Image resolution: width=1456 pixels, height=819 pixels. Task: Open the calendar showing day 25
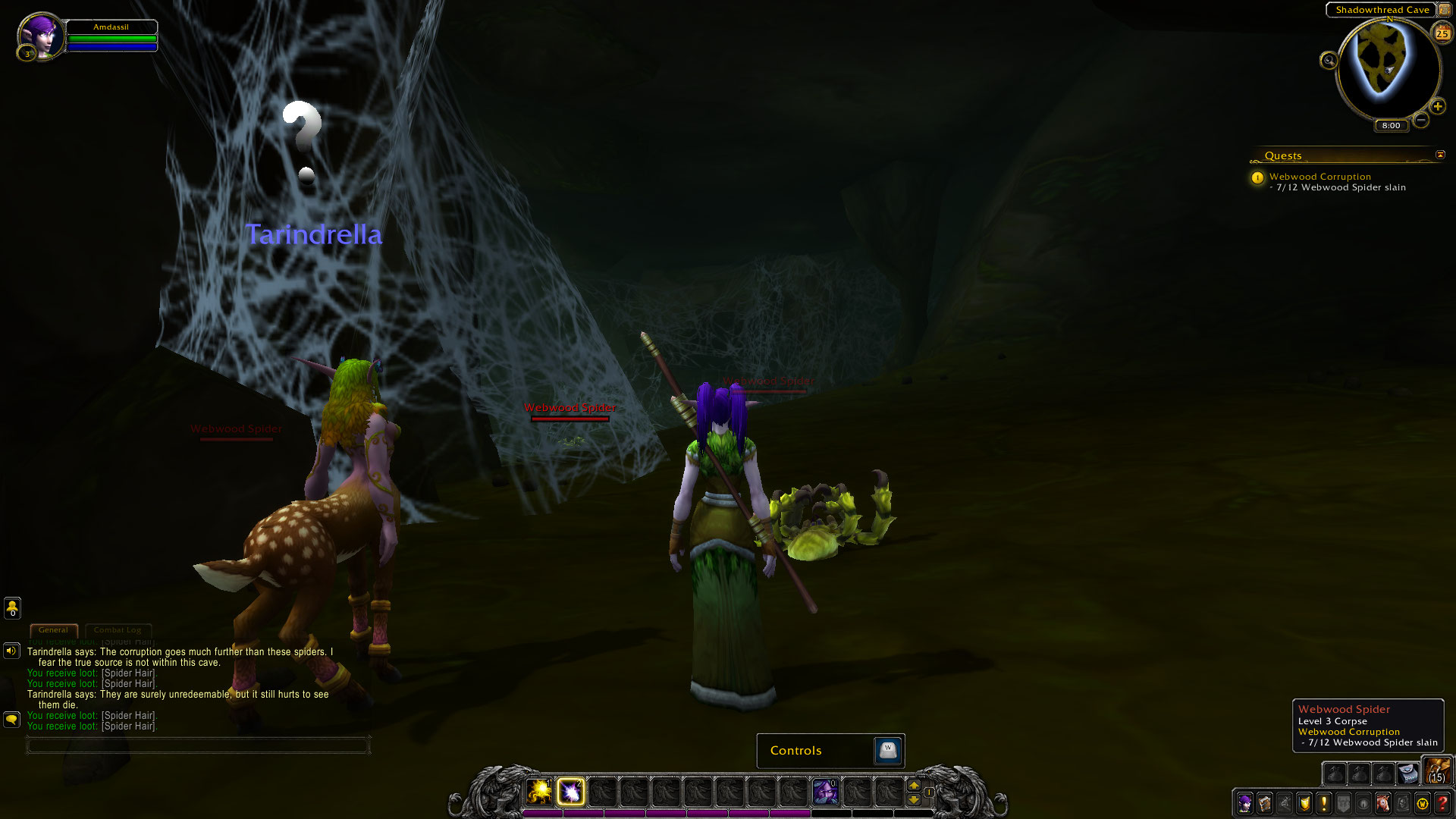coord(1442,33)
